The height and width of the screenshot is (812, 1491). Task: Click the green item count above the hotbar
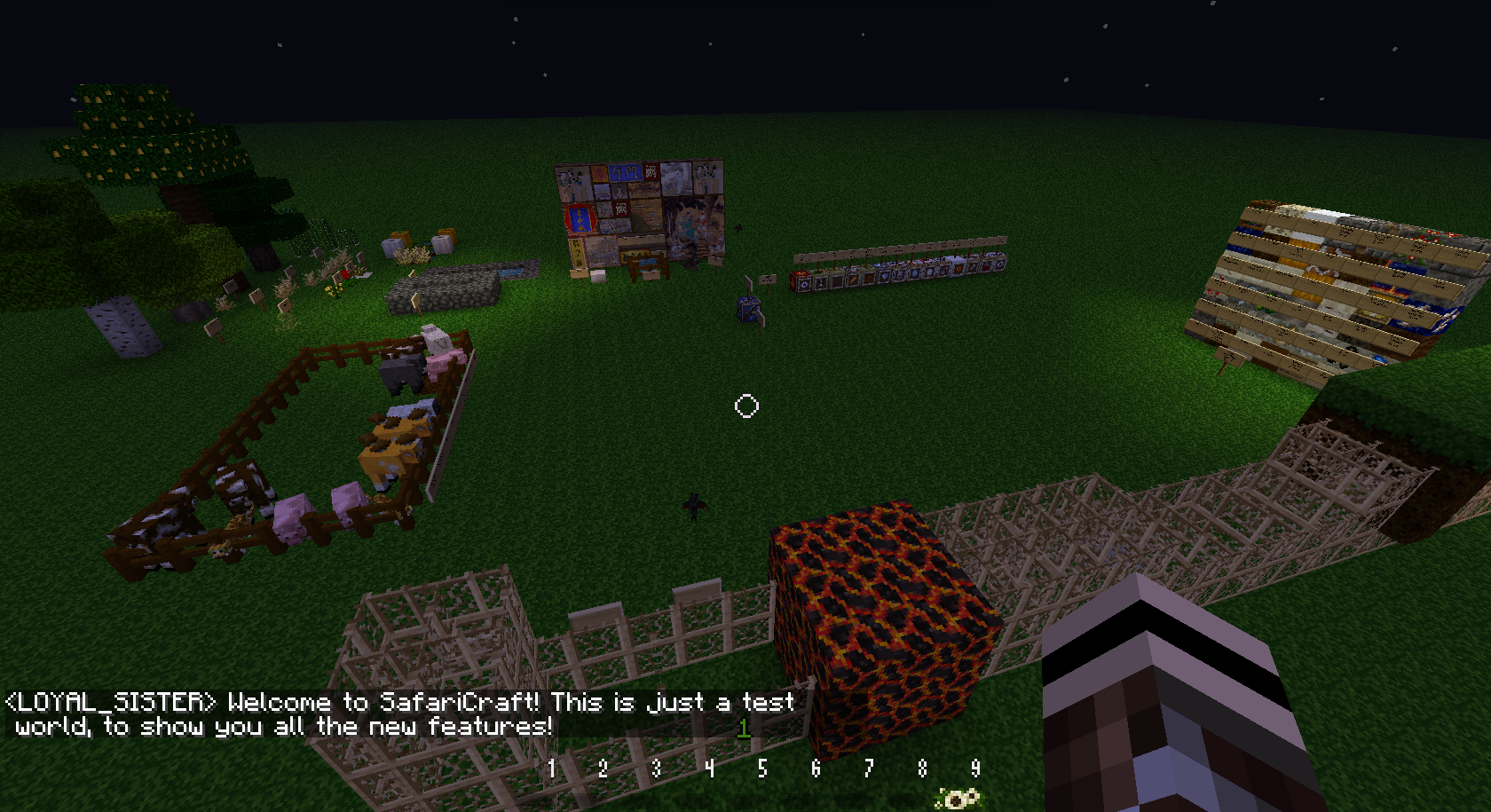(744, 729)
